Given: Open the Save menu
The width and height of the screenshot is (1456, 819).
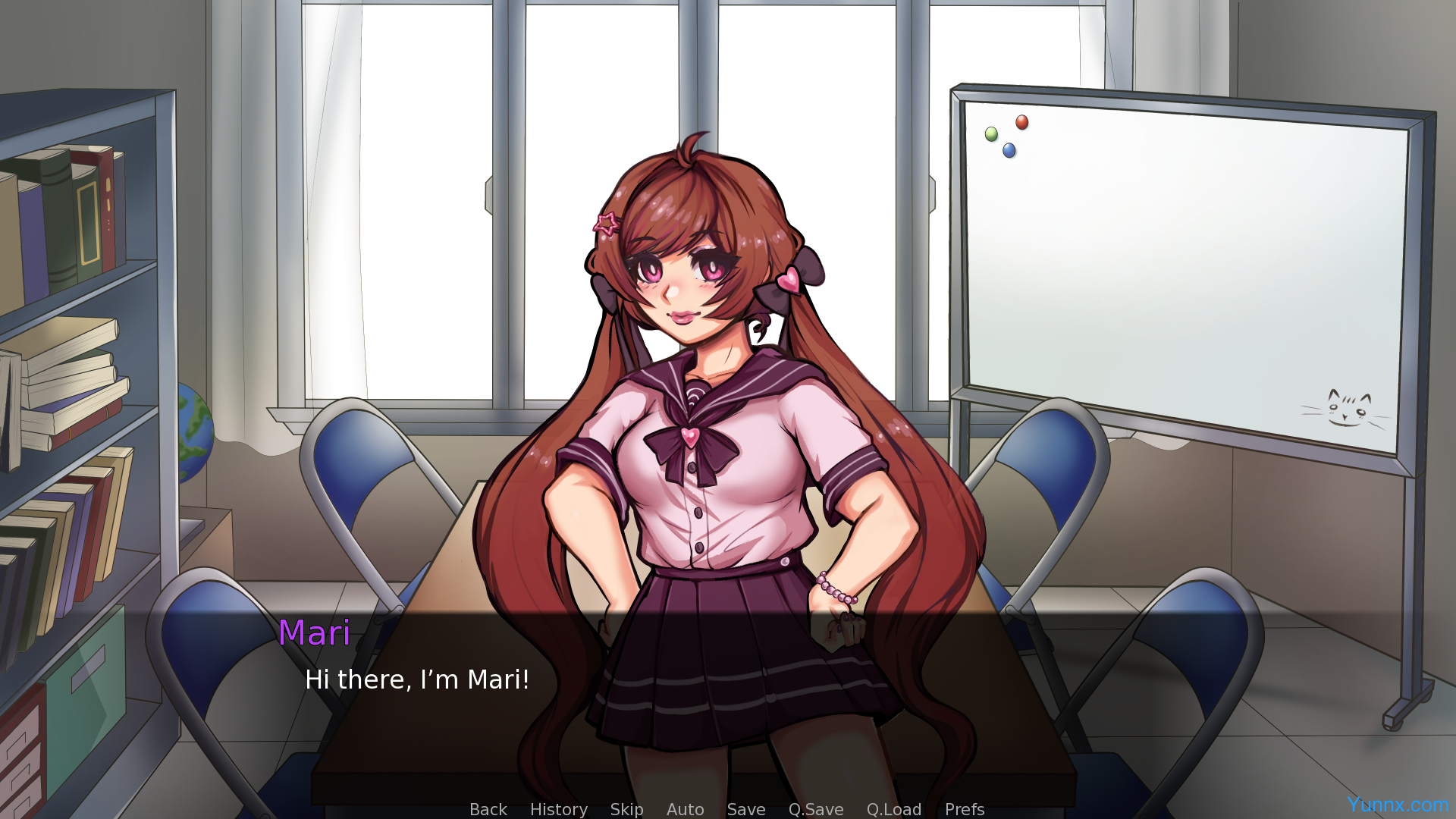Looking at the screenshot, I should [x=745, y=809].
